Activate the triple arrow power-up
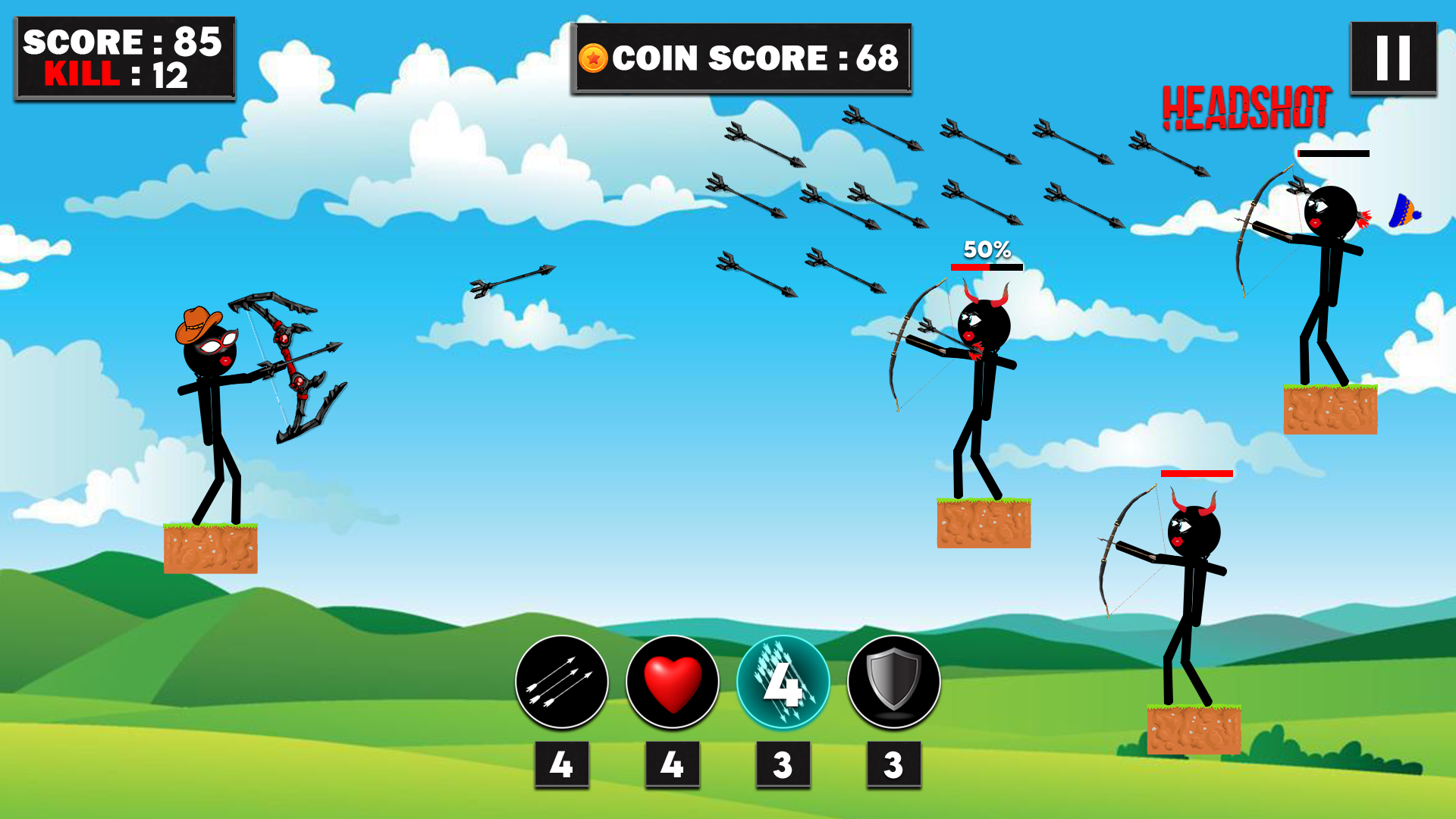Image resolution: width=1456 pixels, height=819 pixels. click(x=561, y=682)
